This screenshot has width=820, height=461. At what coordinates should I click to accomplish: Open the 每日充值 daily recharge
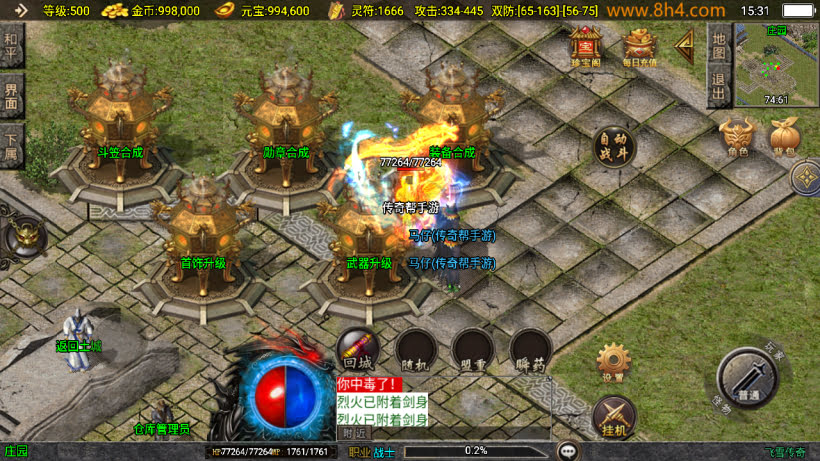[x=640, y=45]
